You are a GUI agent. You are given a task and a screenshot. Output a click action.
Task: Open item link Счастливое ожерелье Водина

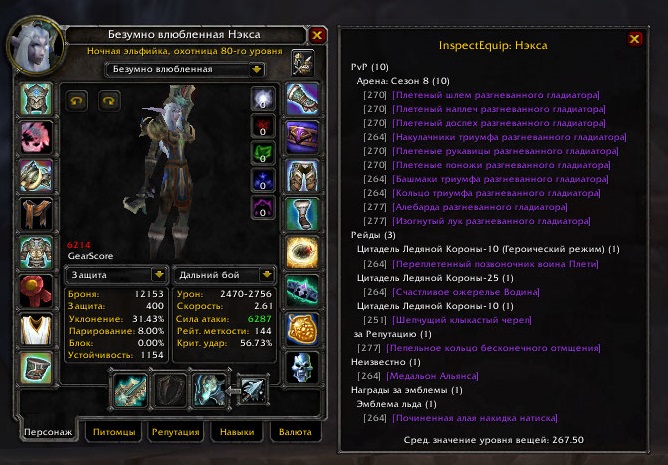[459, 290]
